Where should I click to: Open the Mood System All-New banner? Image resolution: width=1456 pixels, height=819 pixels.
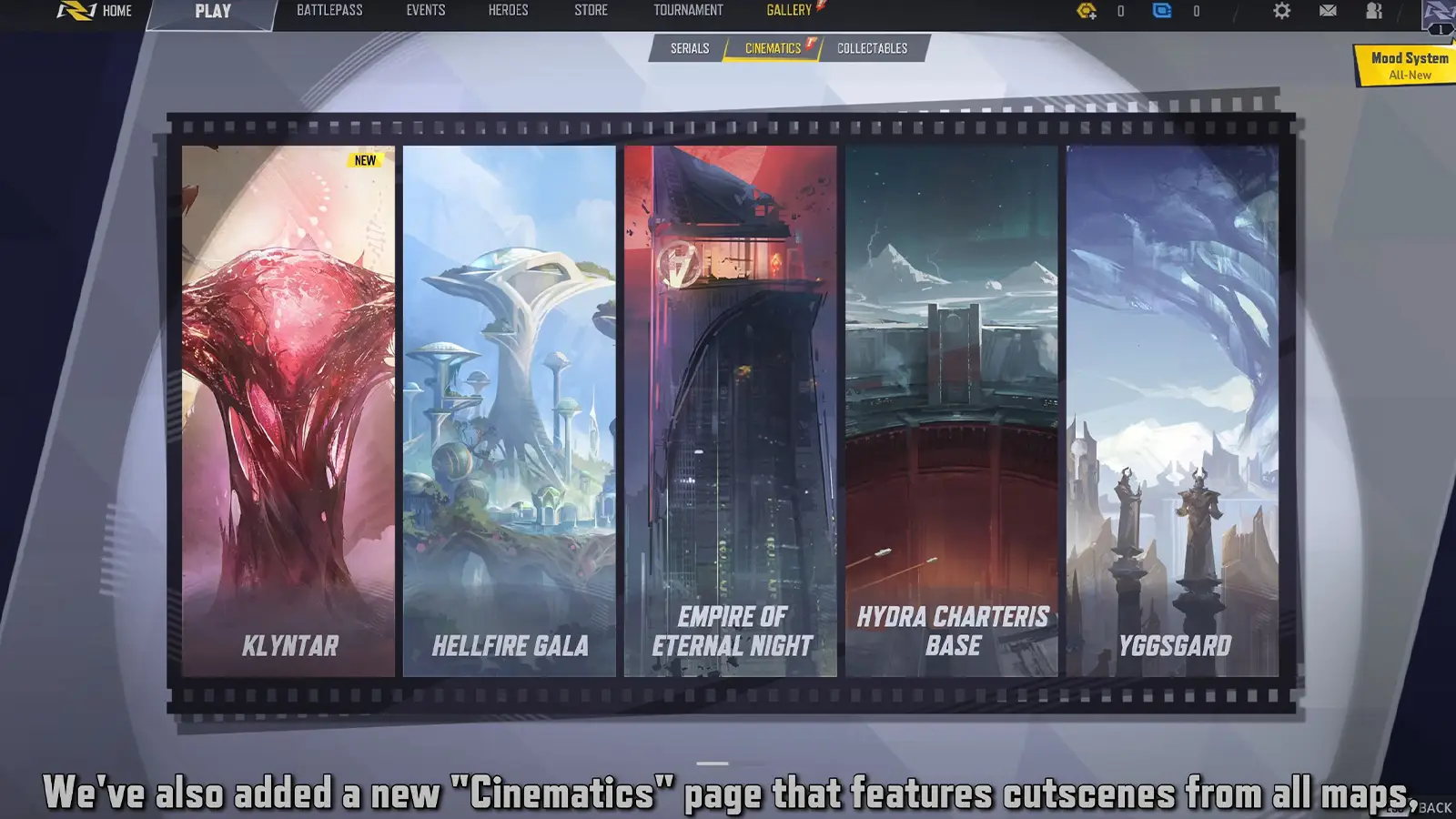coord(1407,64)
